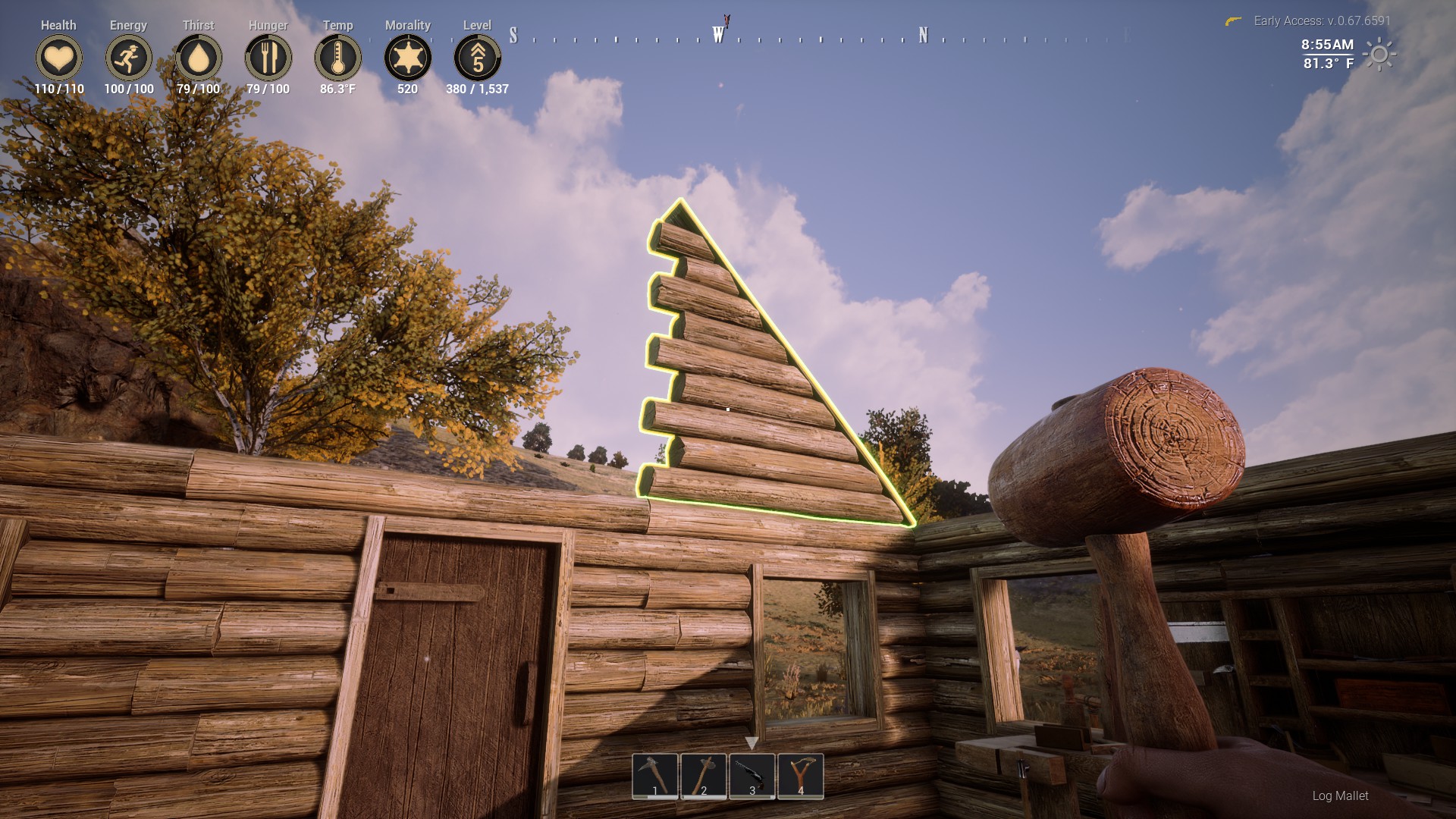The width and height of the screenshot is (1456, 819).
Task: Click the yellow revolver icon near version text
Action: 1235,22
